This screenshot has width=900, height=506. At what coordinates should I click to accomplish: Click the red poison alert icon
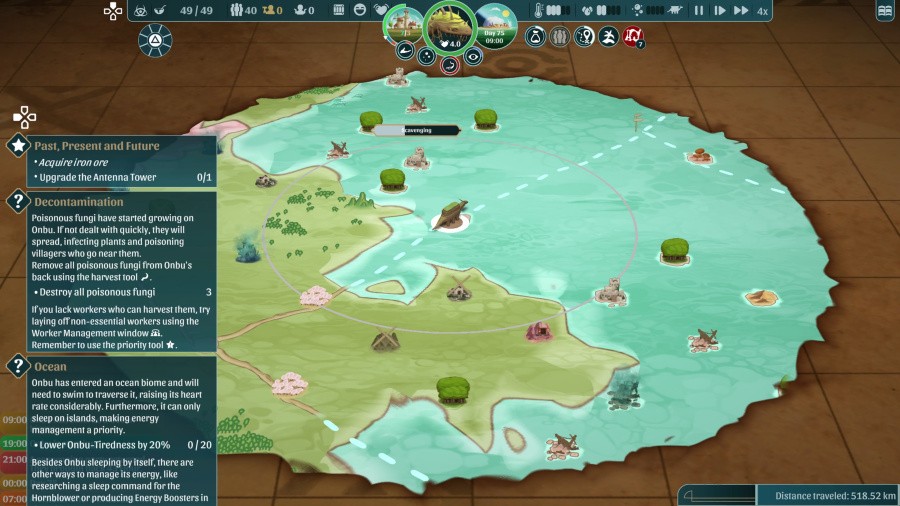coord(632,37)
